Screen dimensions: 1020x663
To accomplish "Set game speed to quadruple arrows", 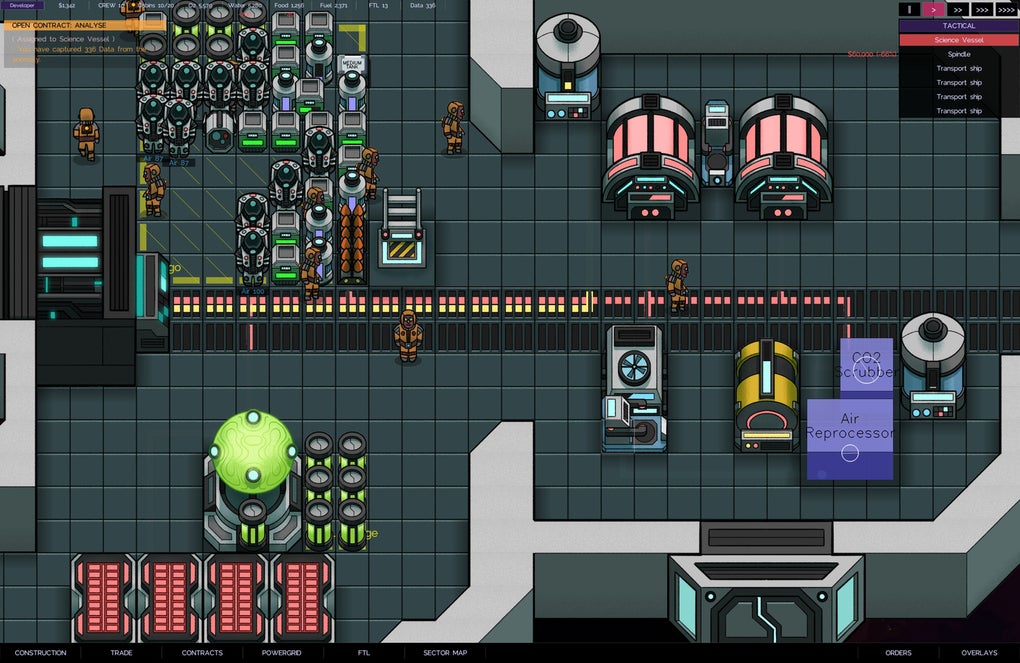I will (1006, 9).
